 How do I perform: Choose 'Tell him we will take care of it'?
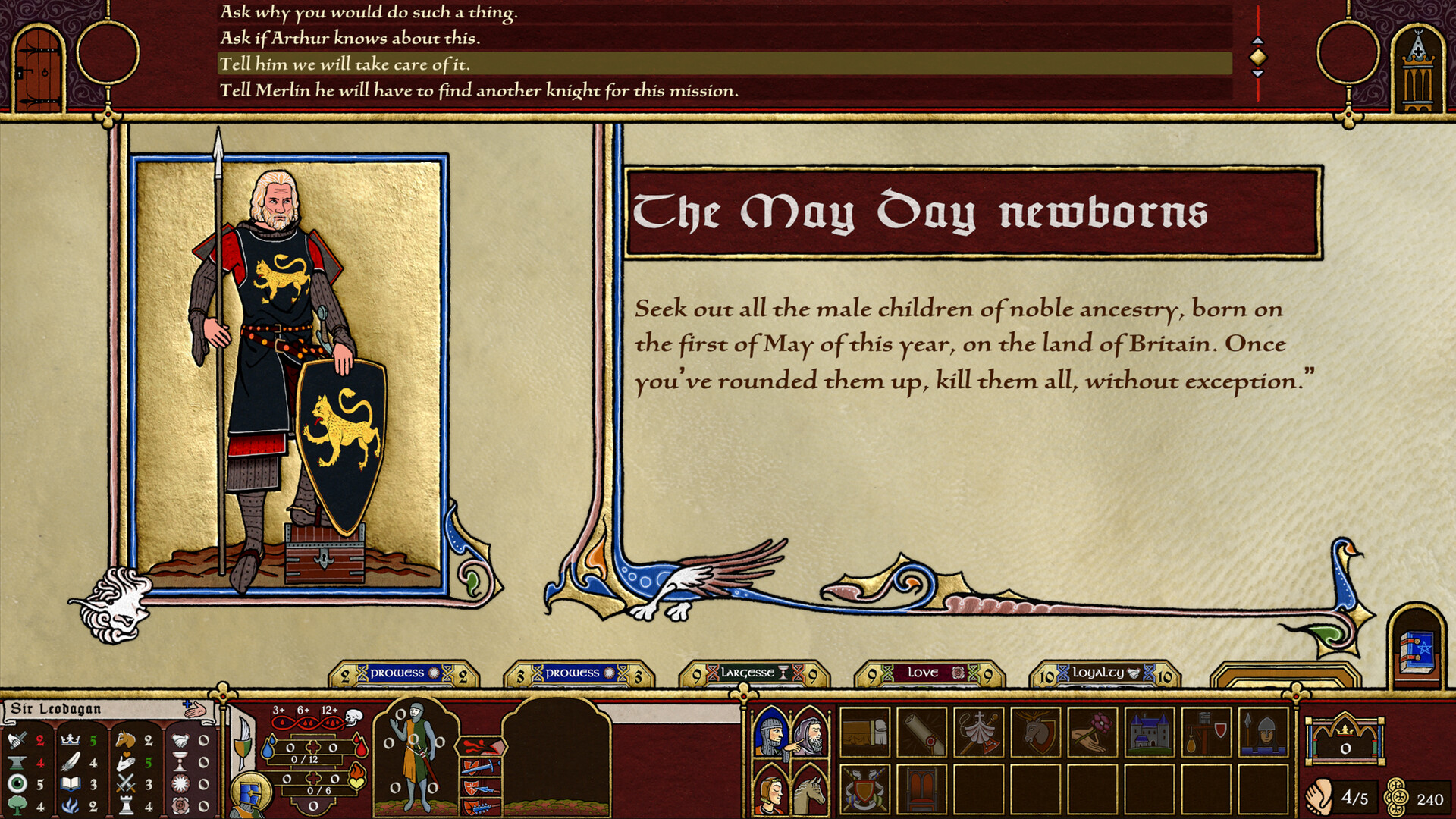point(344,64)
